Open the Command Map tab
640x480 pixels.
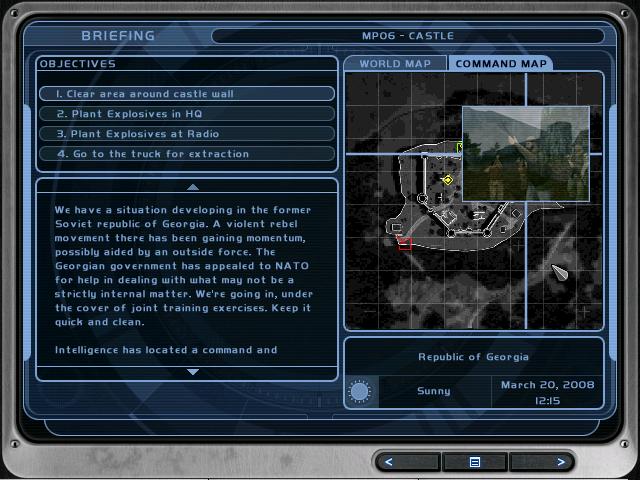pyautogui.click(x=501, y=64)
